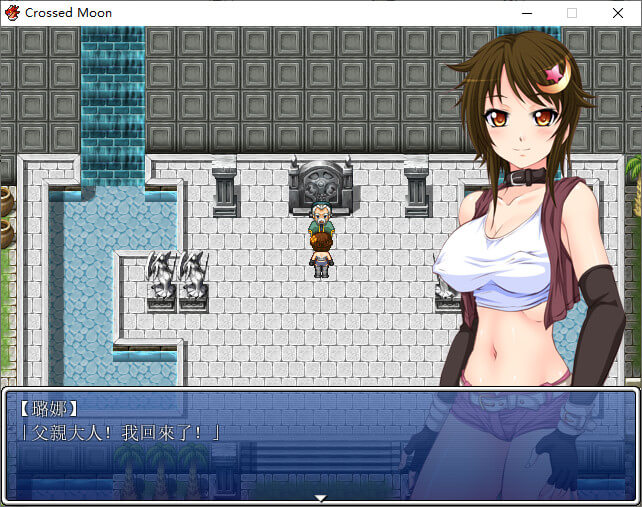This screenshot has width=642, height=507.
Task: Close the Crossed Moon window
Action: [x=616, y=13]
